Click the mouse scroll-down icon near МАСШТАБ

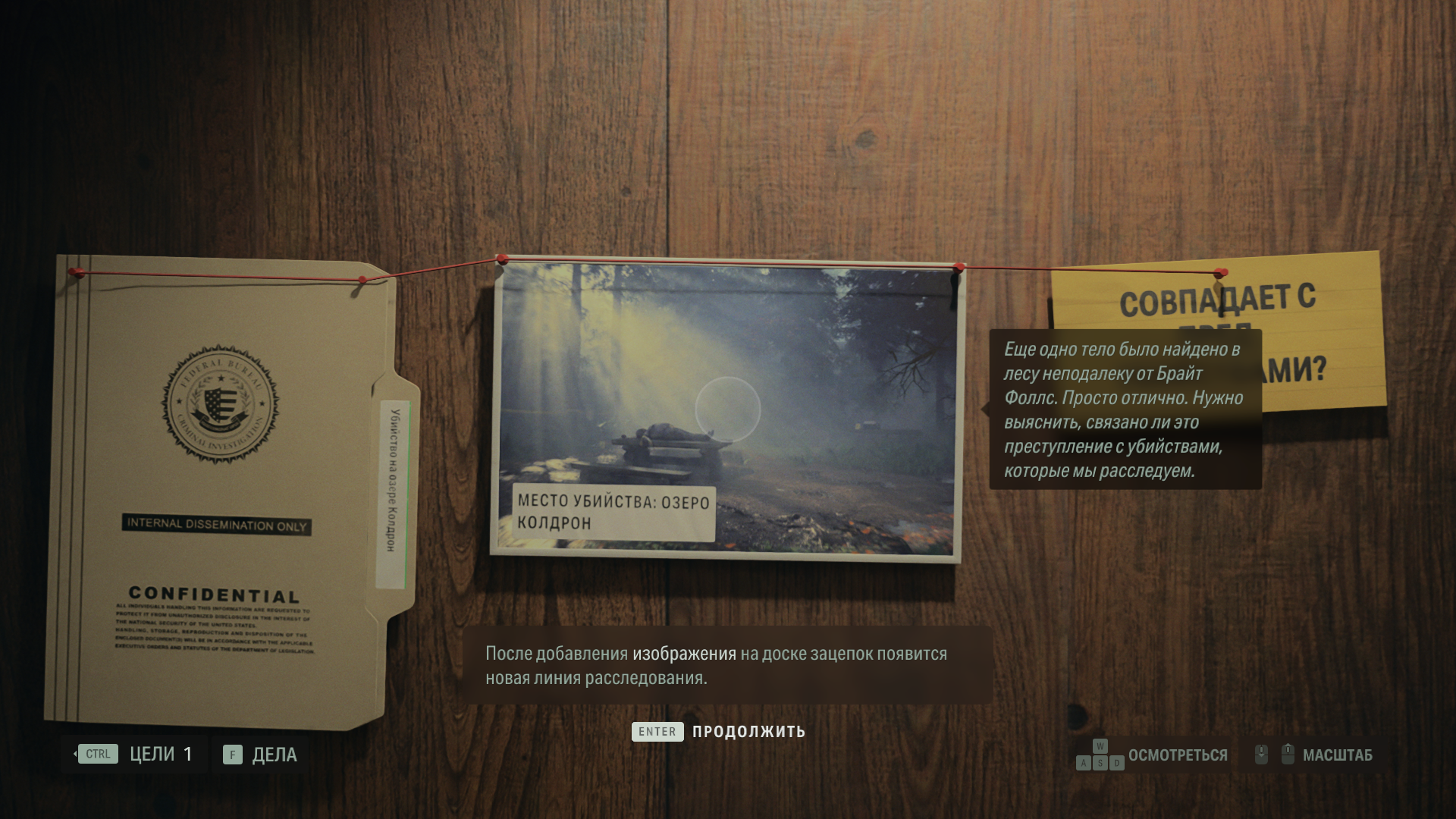tap(1261, 755)
